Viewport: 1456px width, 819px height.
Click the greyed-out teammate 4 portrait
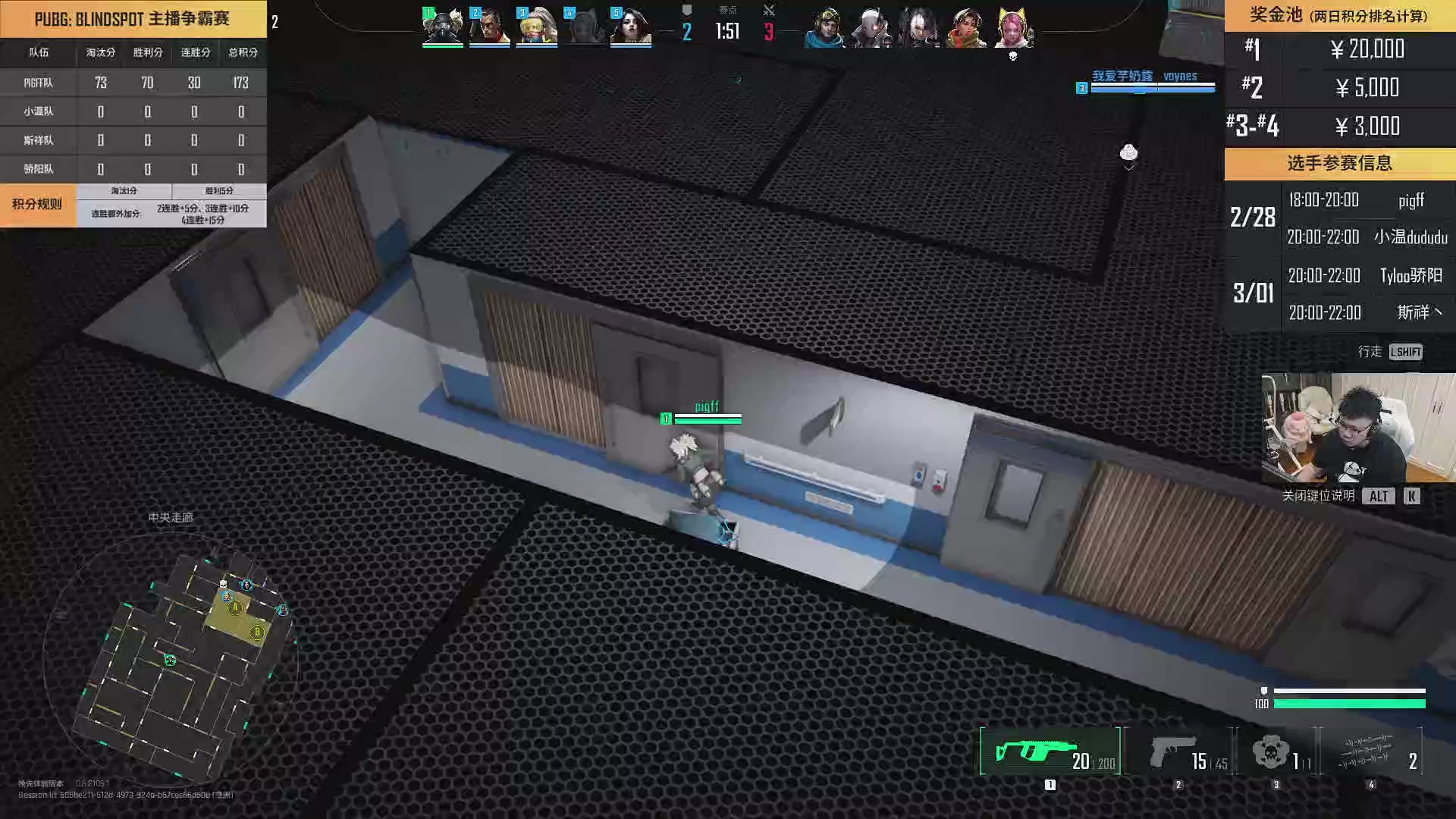click(584, 27)
